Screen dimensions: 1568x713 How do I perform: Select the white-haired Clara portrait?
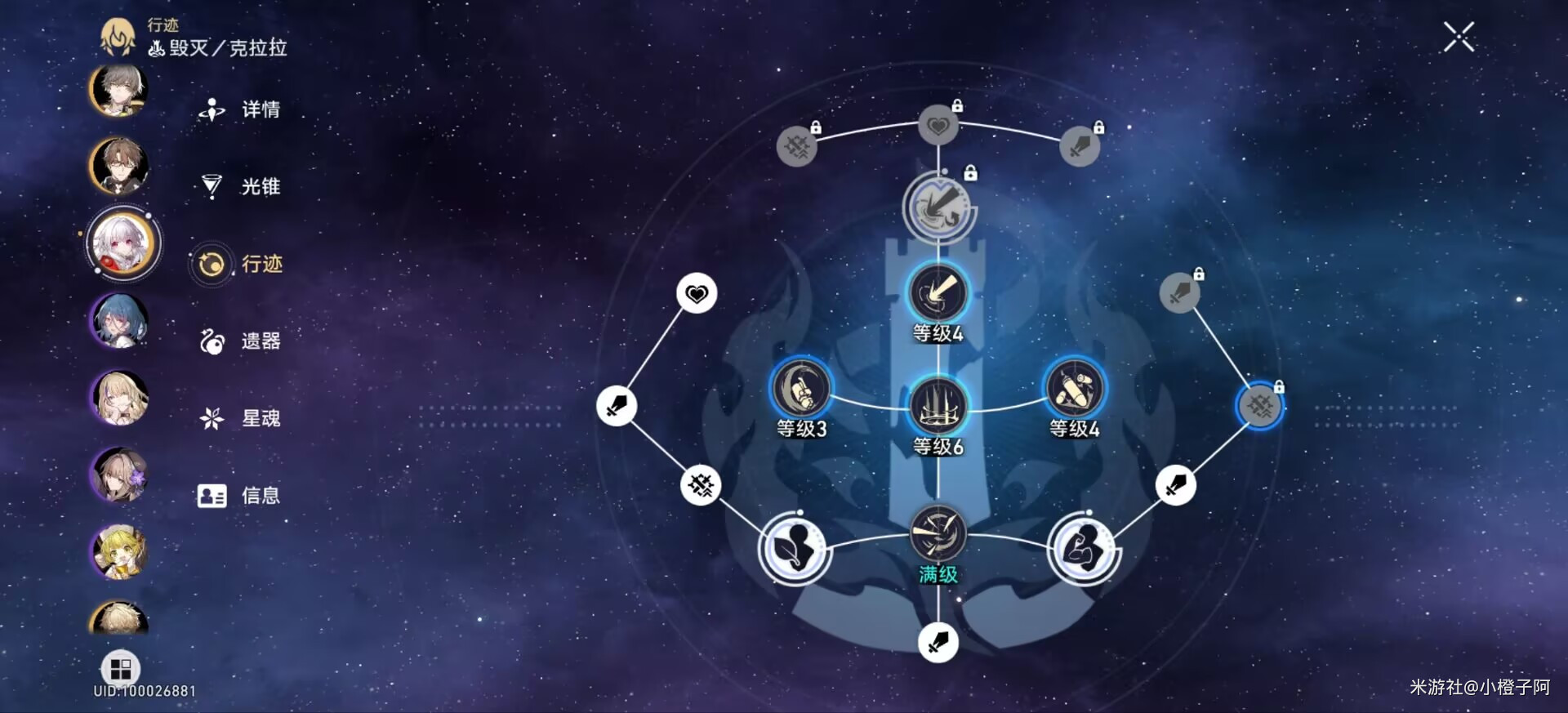coord(122,243)
